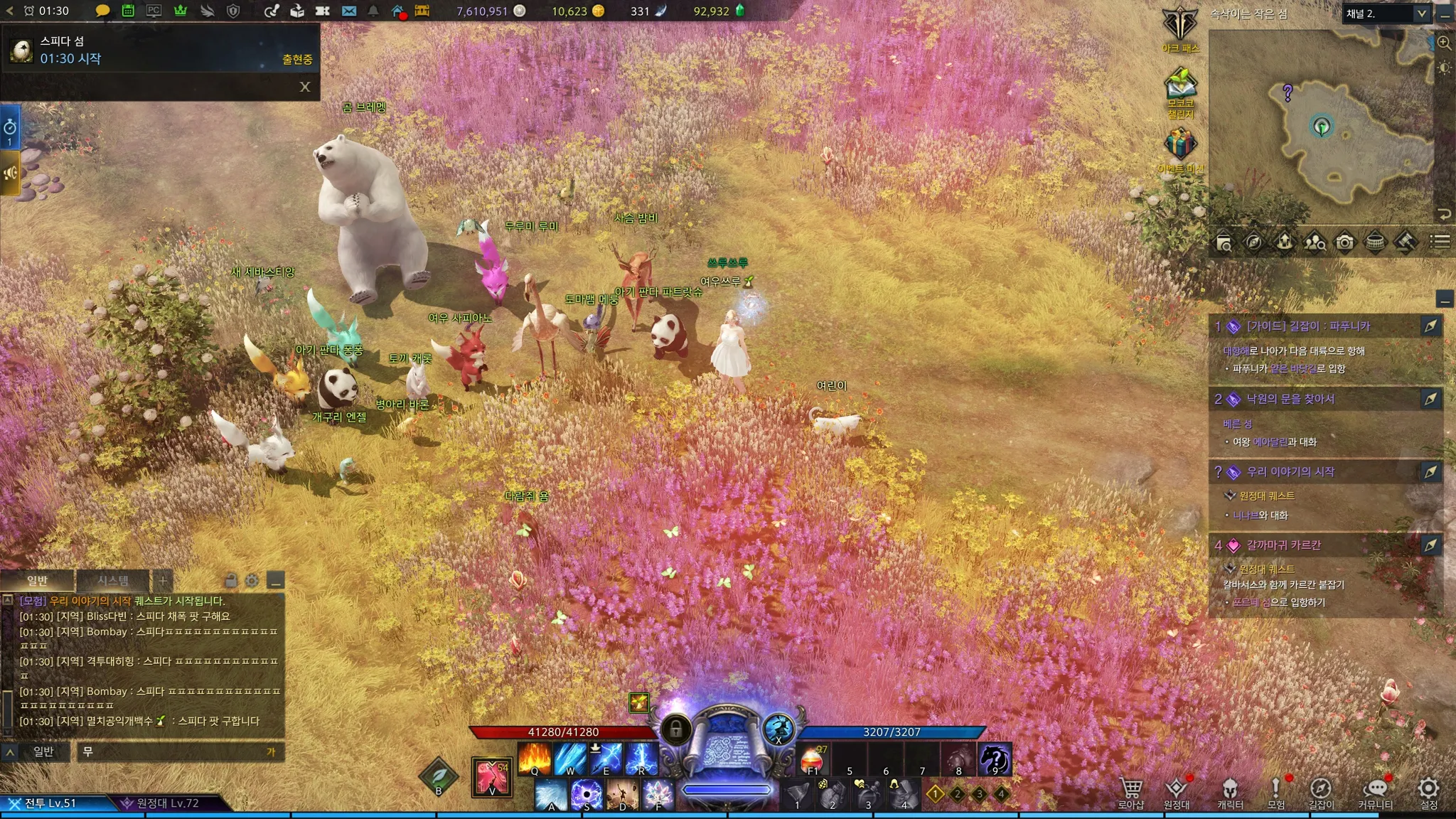Open the mail envelope icon in top bar
The image size is (1456, 819).
[x=348, y=11]
